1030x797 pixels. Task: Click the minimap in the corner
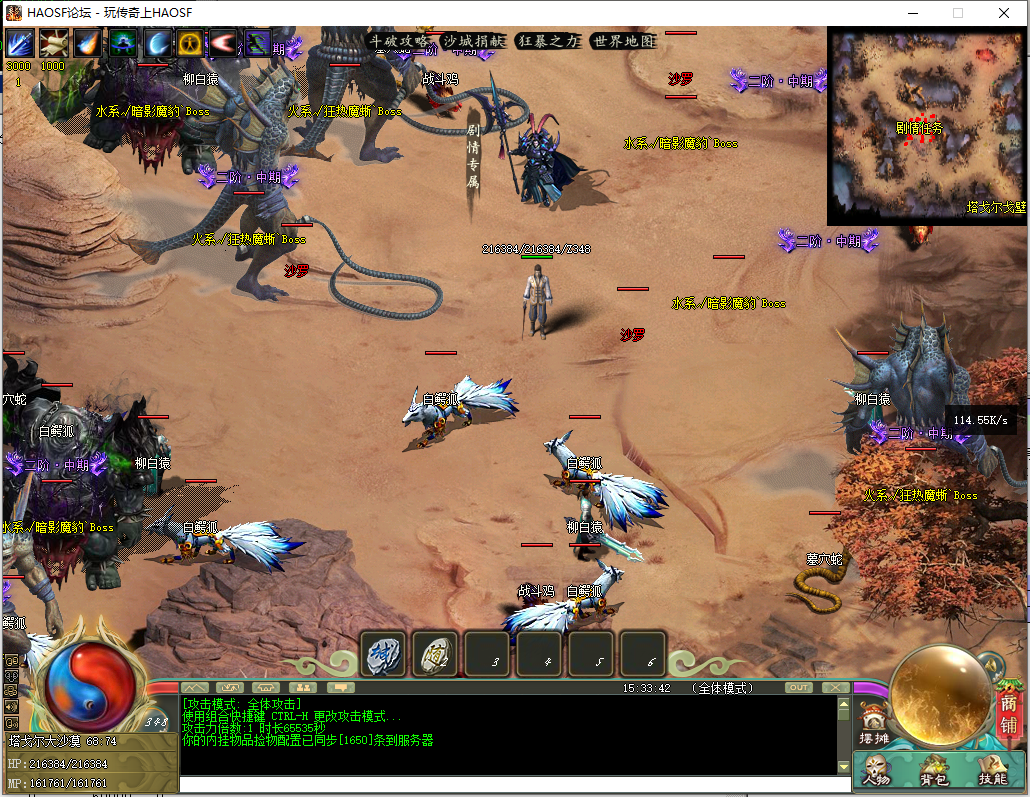pos(927,125)
